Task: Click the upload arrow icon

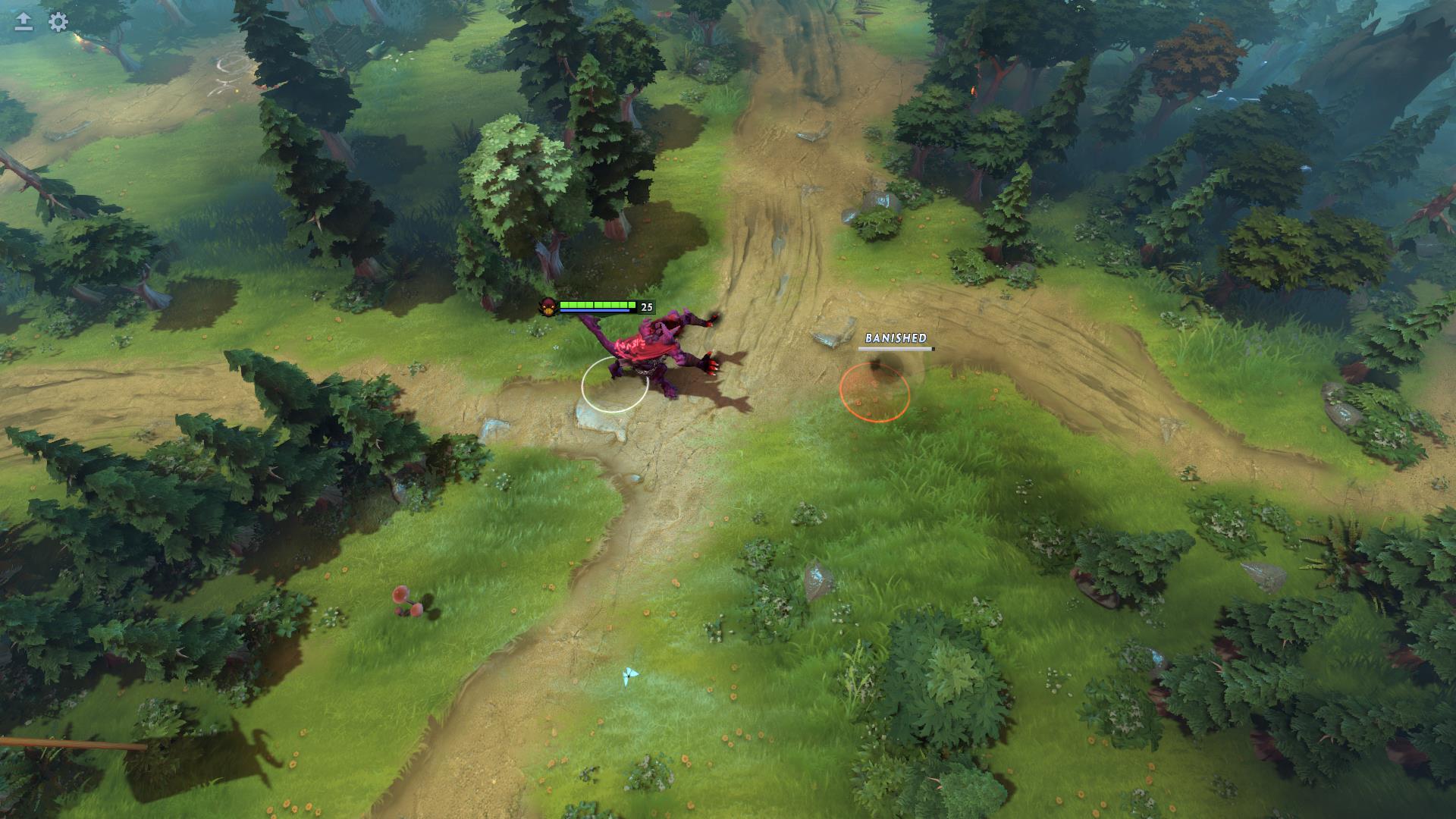Action: [x=24, y=22]
